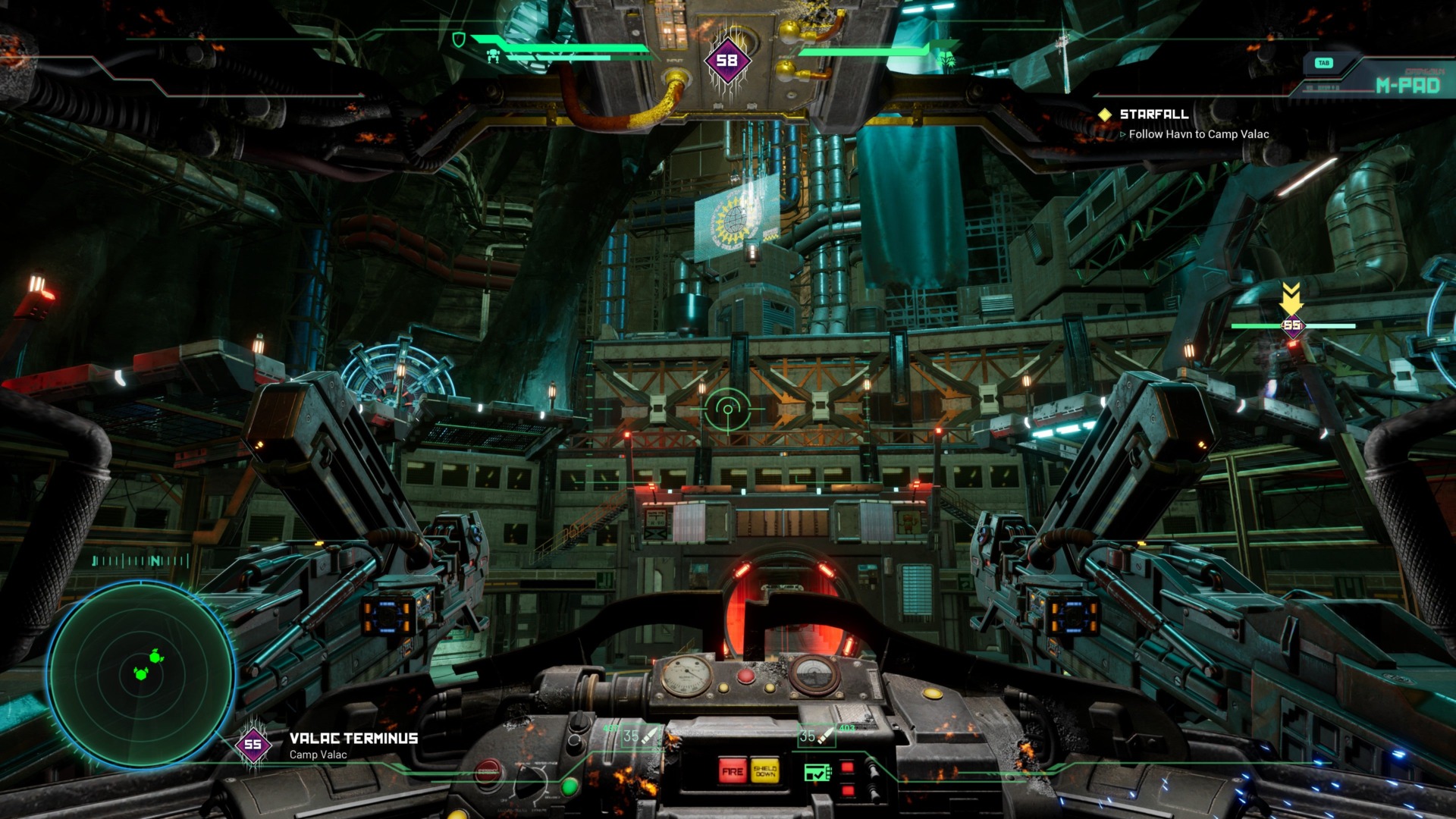Select the bullet icon on left ammo counter
This screenshot has width=1456, height=819.
(x=651, y=735)
